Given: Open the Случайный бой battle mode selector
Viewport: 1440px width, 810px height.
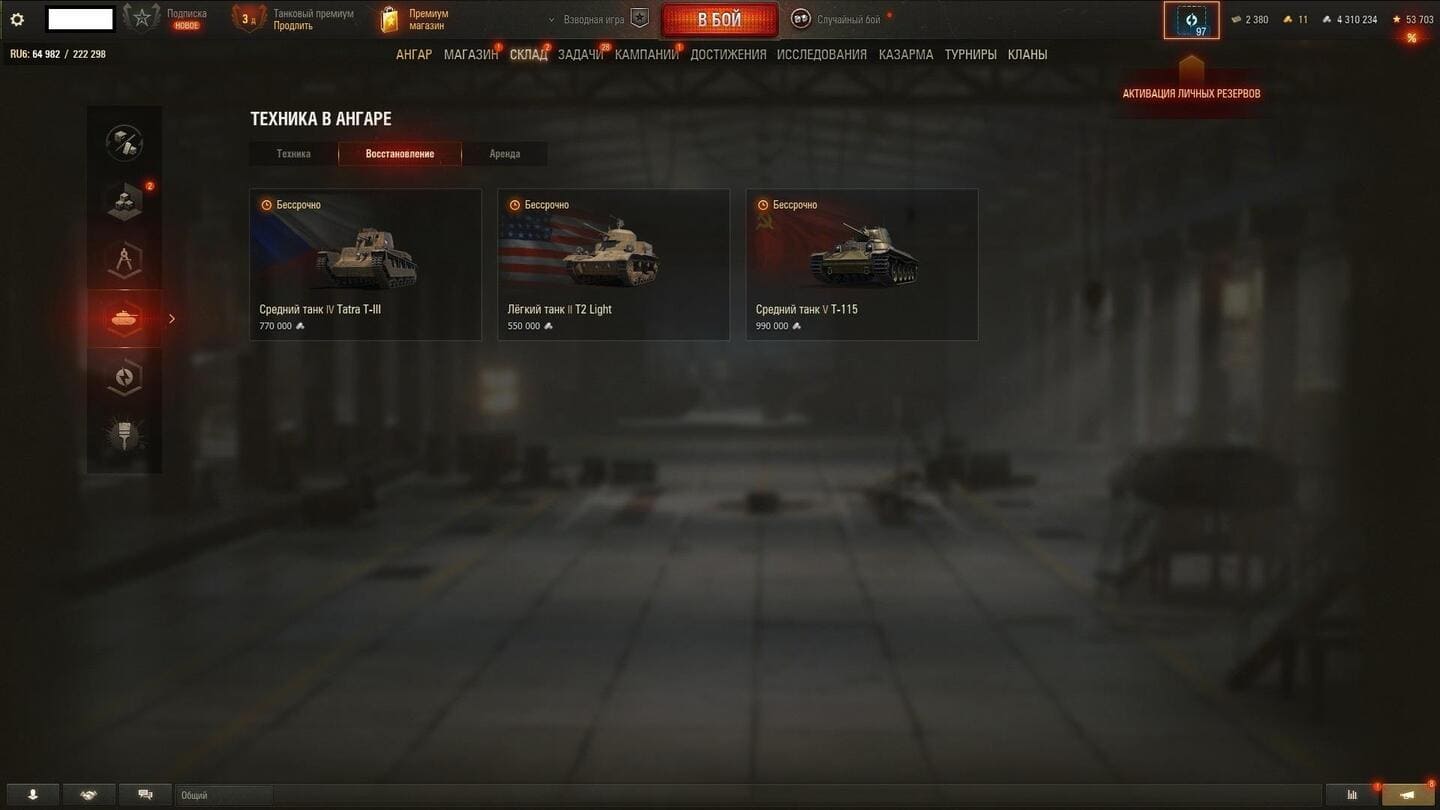Looking at the screenshot, I should [x=838, y=20].
